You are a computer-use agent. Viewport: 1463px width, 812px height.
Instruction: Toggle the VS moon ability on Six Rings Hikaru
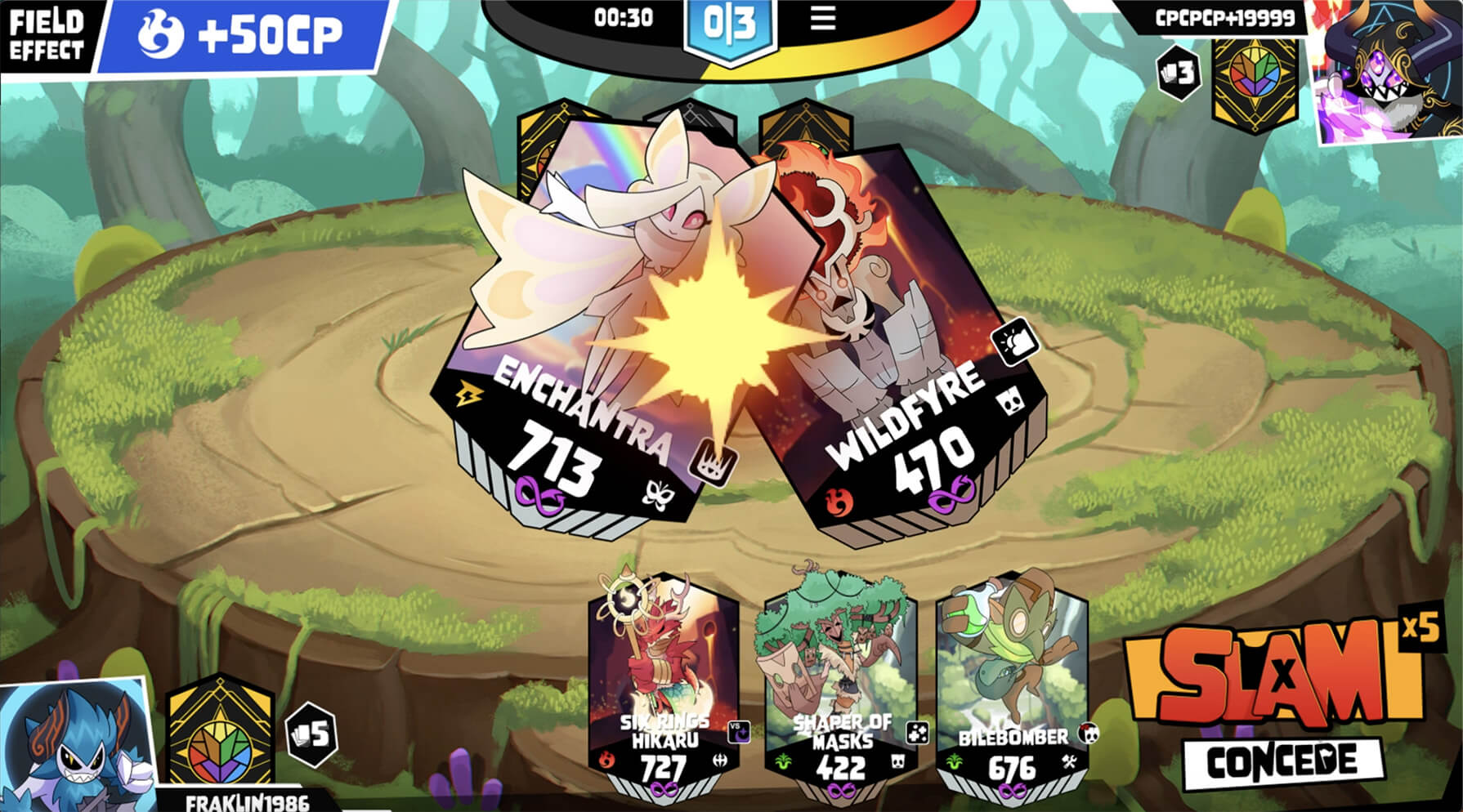pyautogui.click(x=738, y=733)
